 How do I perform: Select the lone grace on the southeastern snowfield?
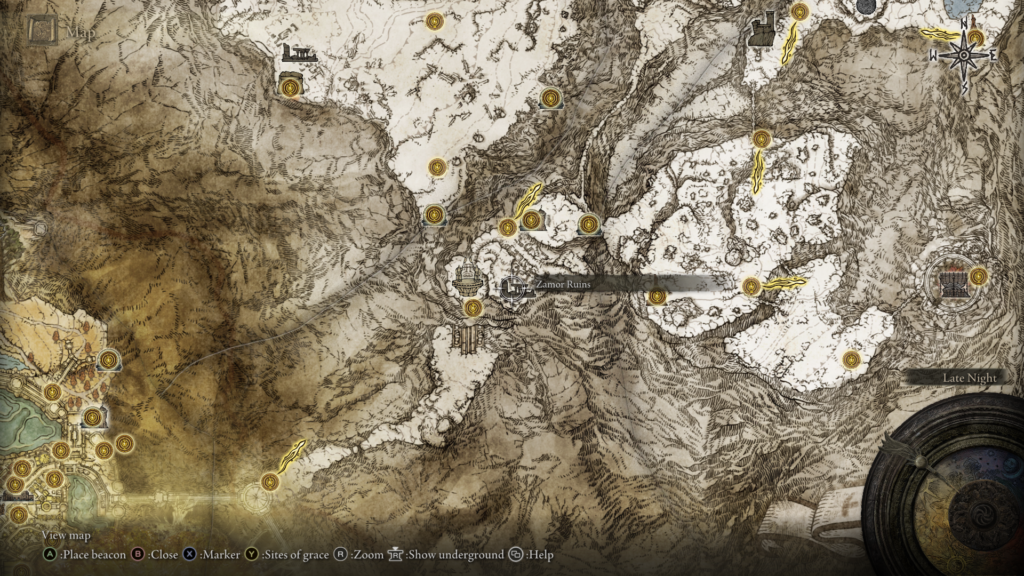click(x=851, y=359)
